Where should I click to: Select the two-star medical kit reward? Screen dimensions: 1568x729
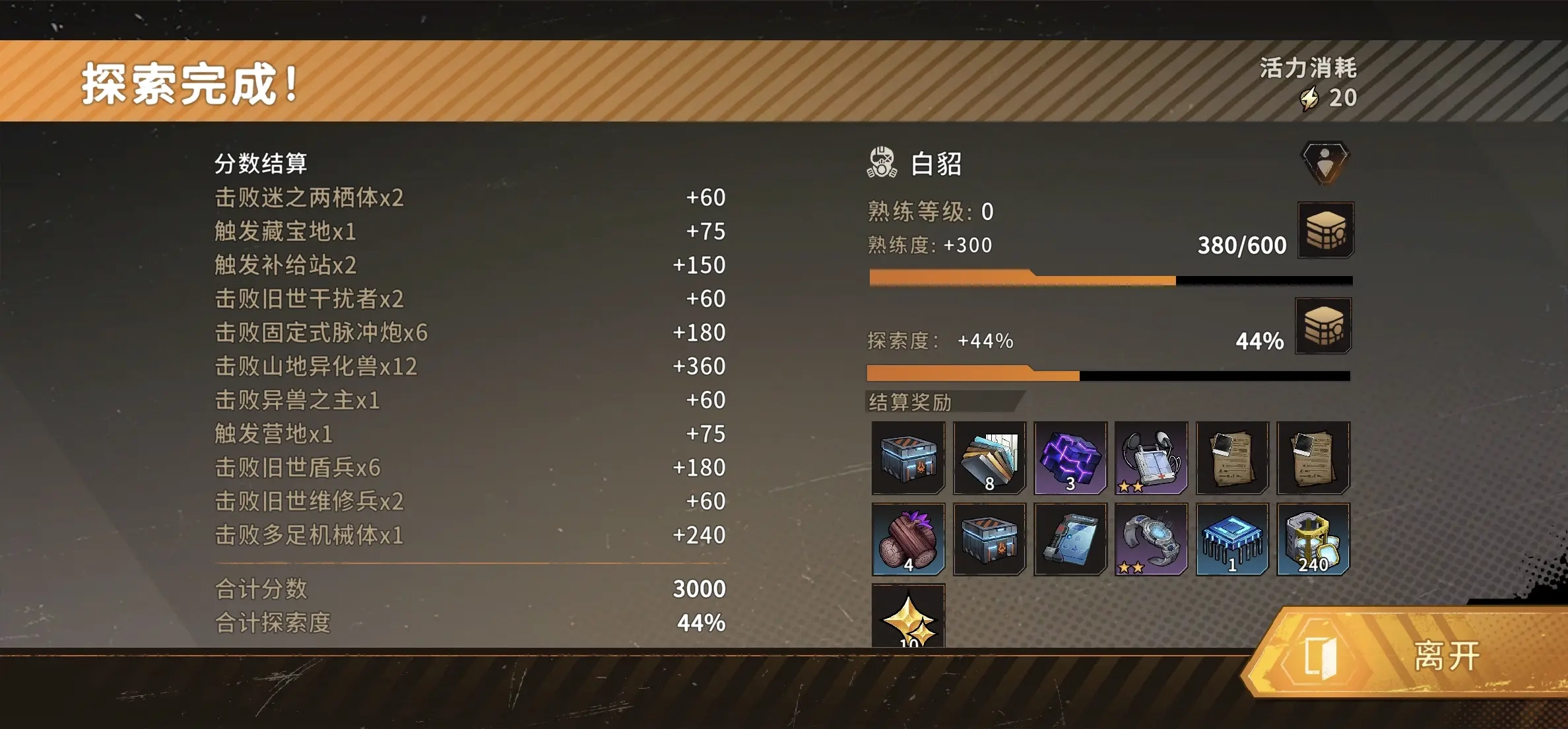1151,458
